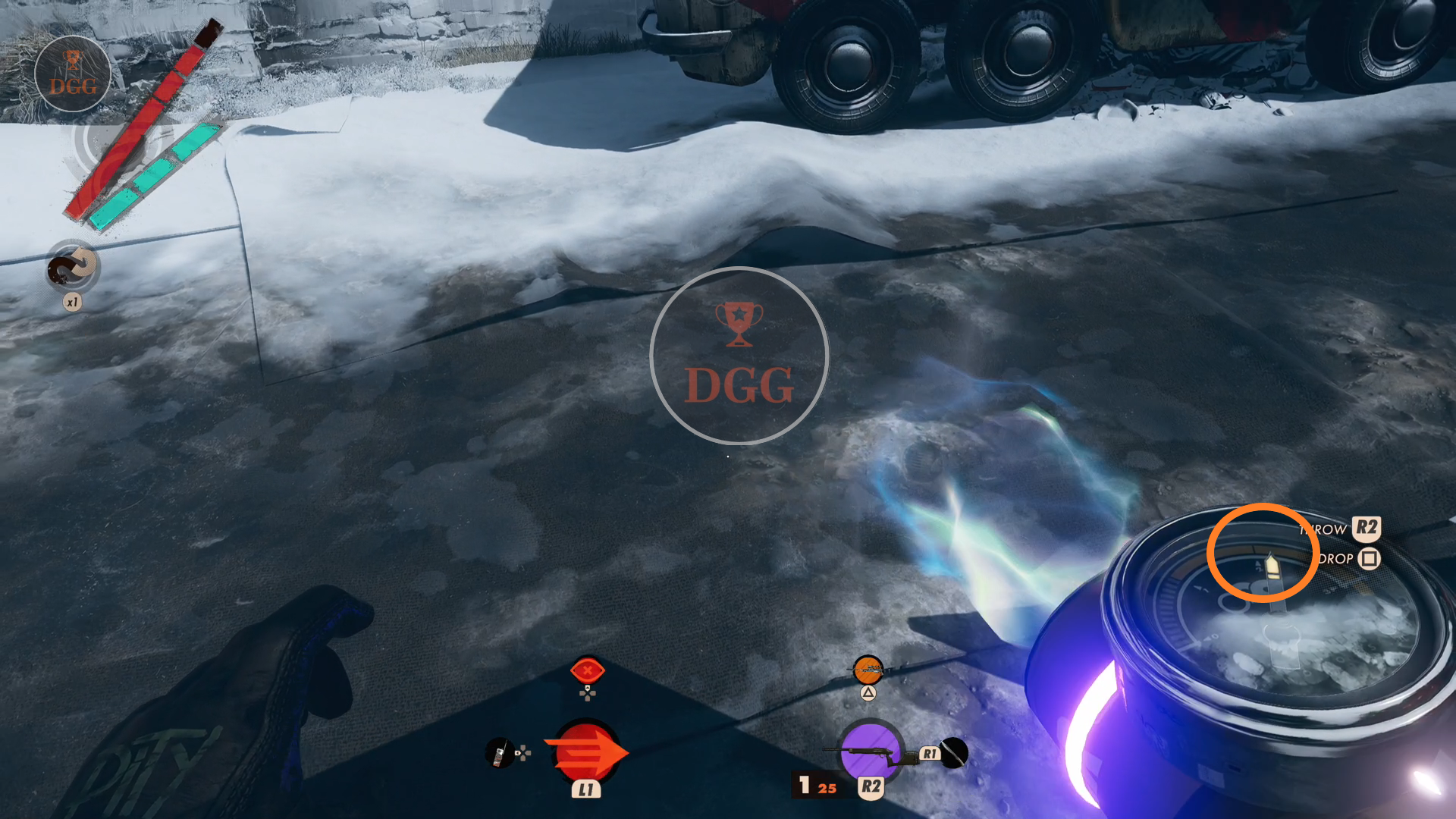Switch to the orange sniper rifle
Viewport: 1456px width, 819px height.
point(868,670)
